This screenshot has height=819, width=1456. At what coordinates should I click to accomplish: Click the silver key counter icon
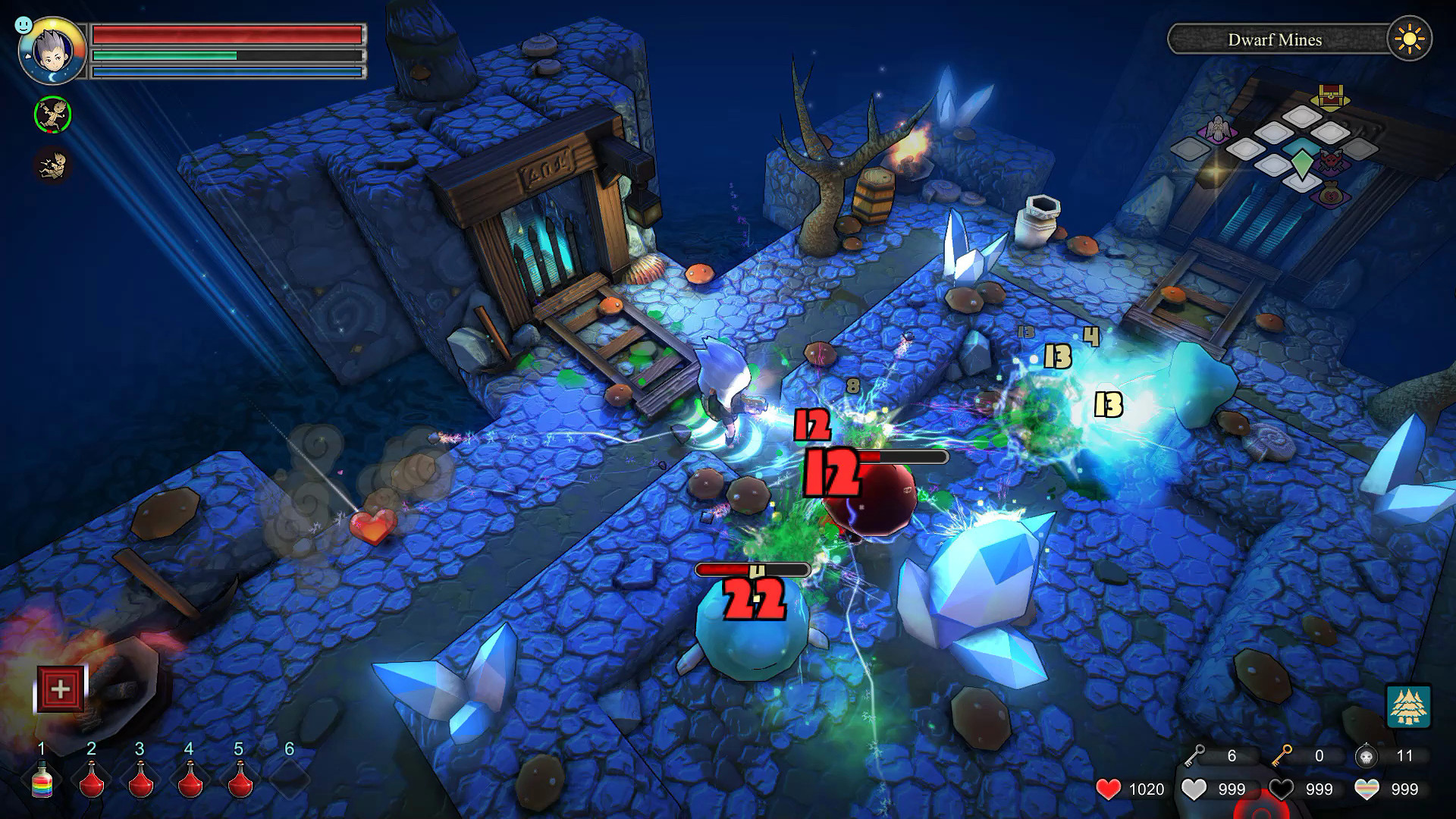pyautogui.click(x=1194, y=755)
